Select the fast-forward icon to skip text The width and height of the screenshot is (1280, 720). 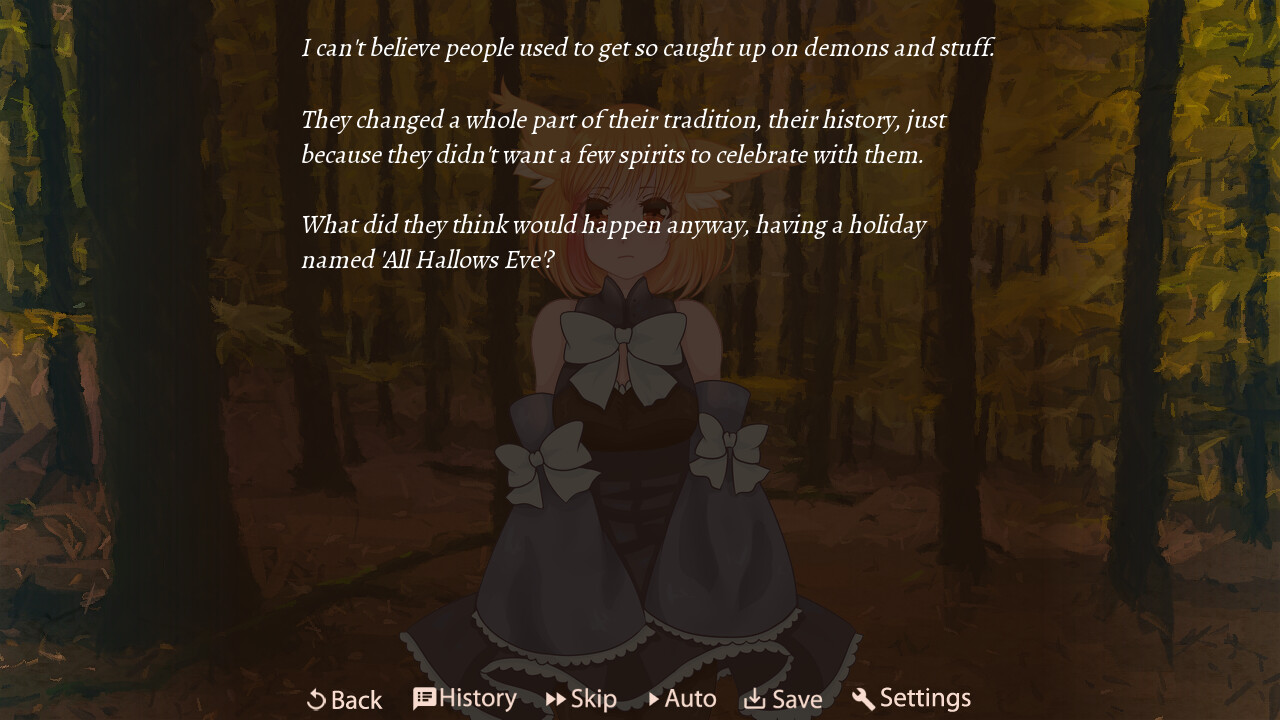tap(556, 699)
